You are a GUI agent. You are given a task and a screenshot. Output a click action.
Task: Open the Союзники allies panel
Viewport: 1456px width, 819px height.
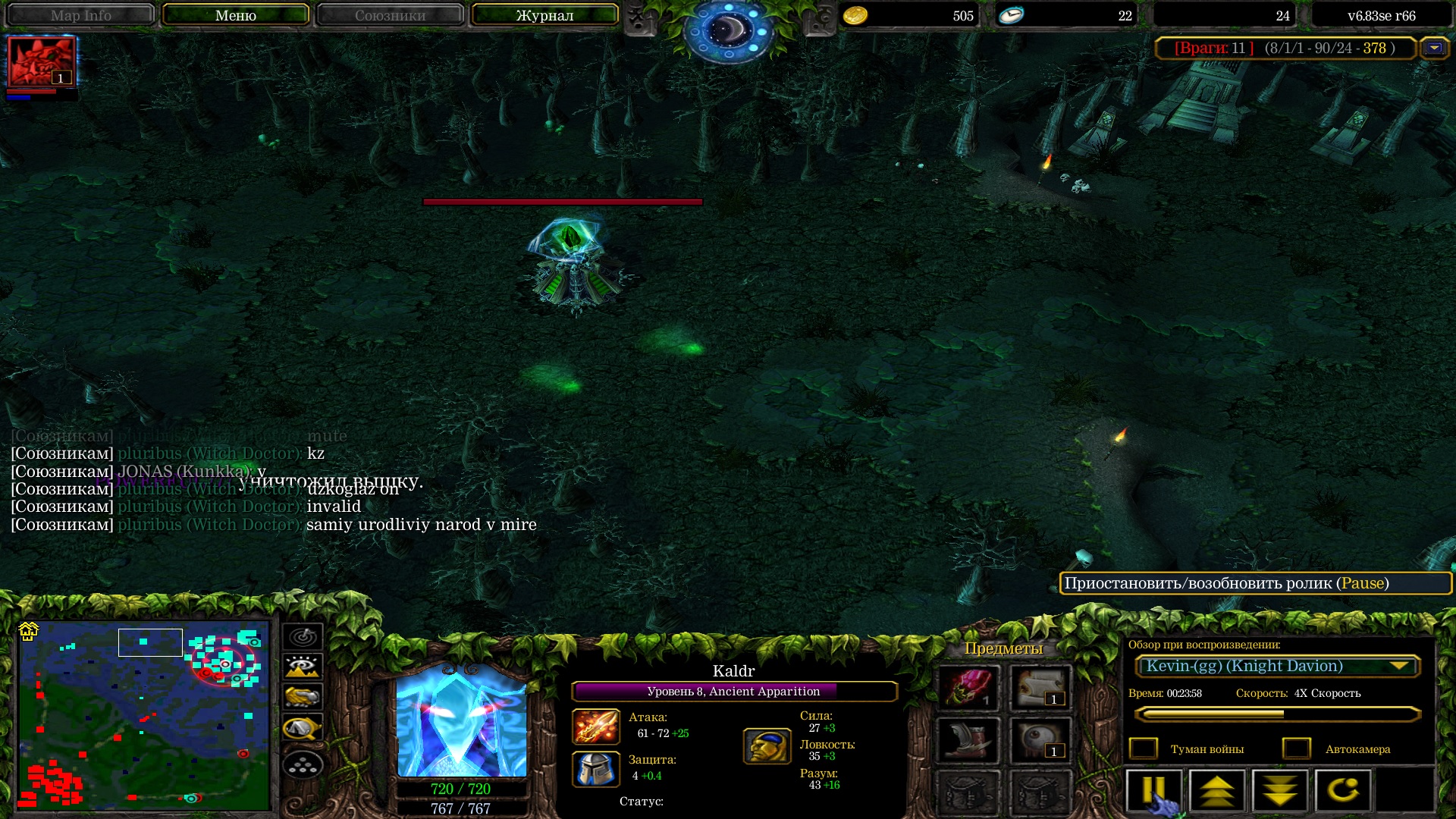coord(390,15)
